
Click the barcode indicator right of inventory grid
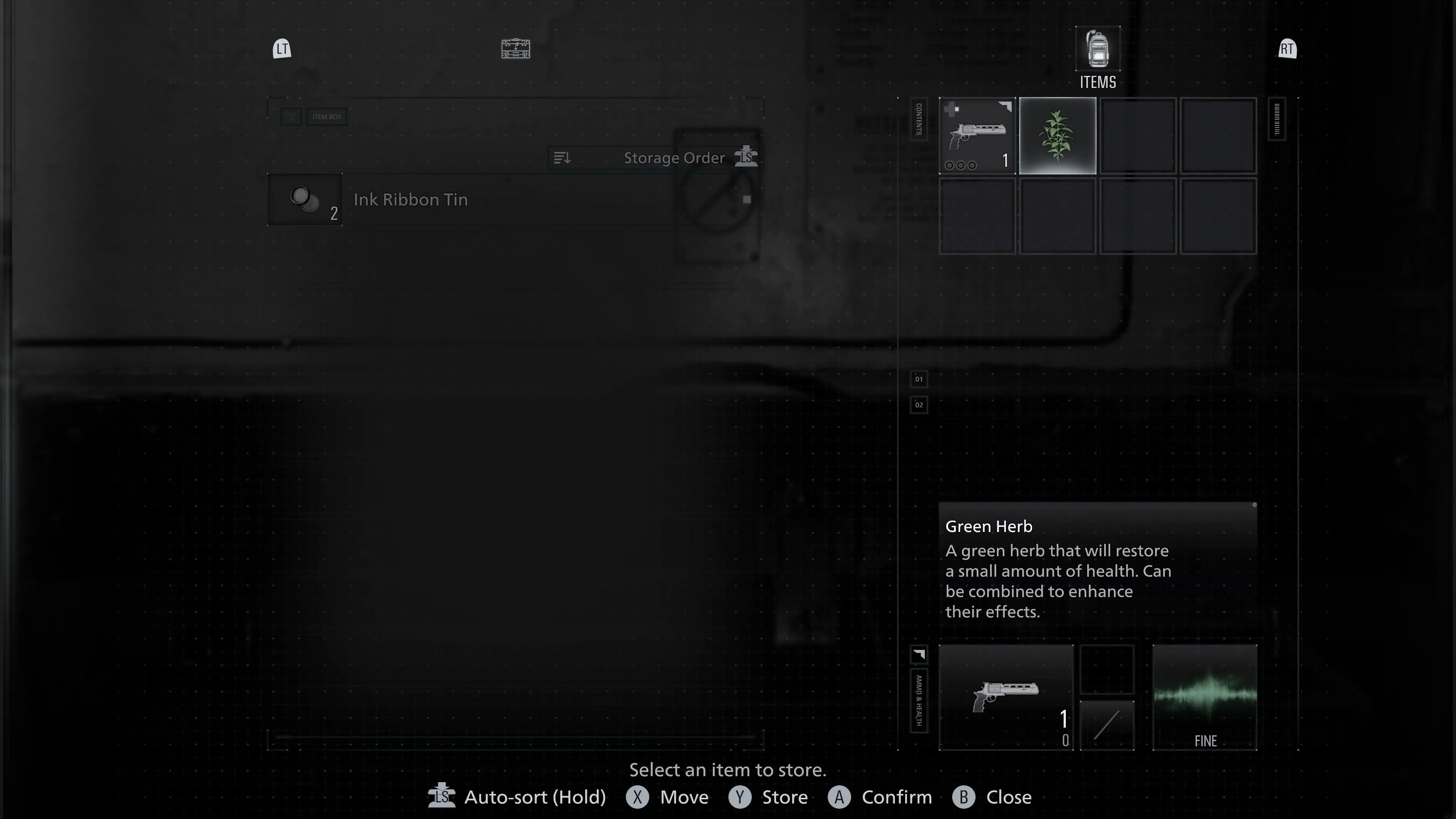click(x=1277, y=119)
